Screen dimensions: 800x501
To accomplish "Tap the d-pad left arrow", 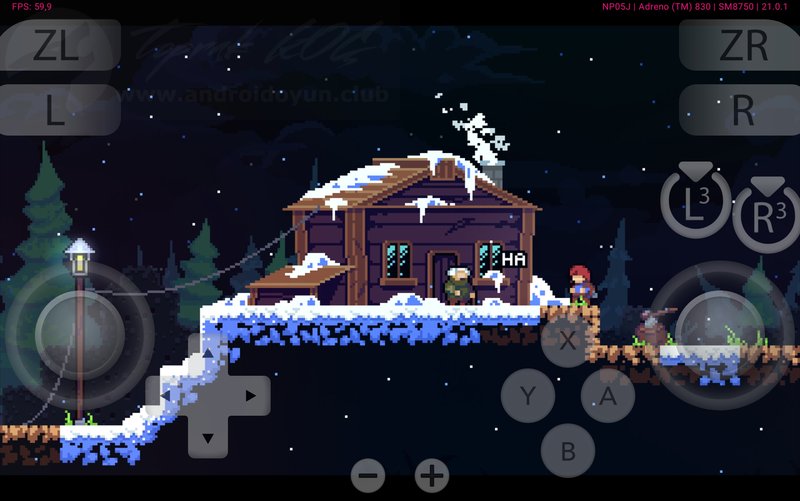I will click(x=165, y=396).
